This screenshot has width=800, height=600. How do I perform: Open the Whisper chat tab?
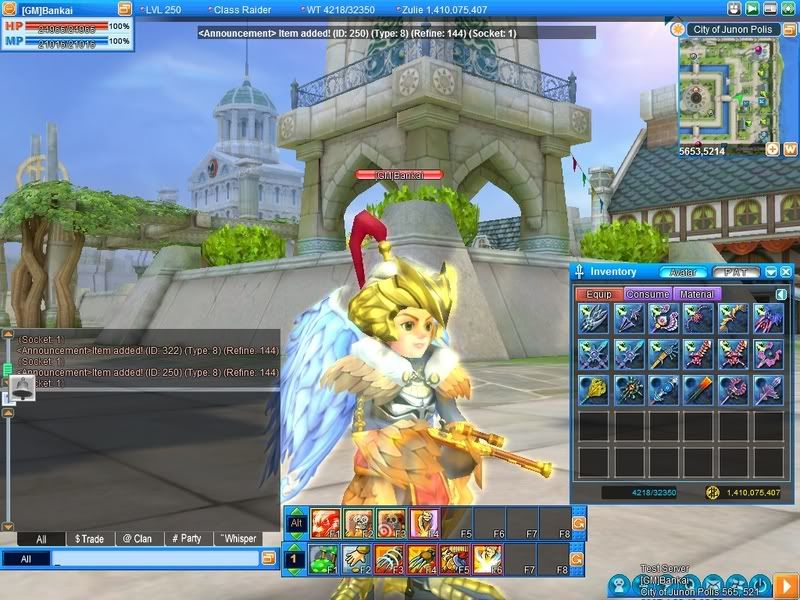pyautogui.click(x=237, y=539)
